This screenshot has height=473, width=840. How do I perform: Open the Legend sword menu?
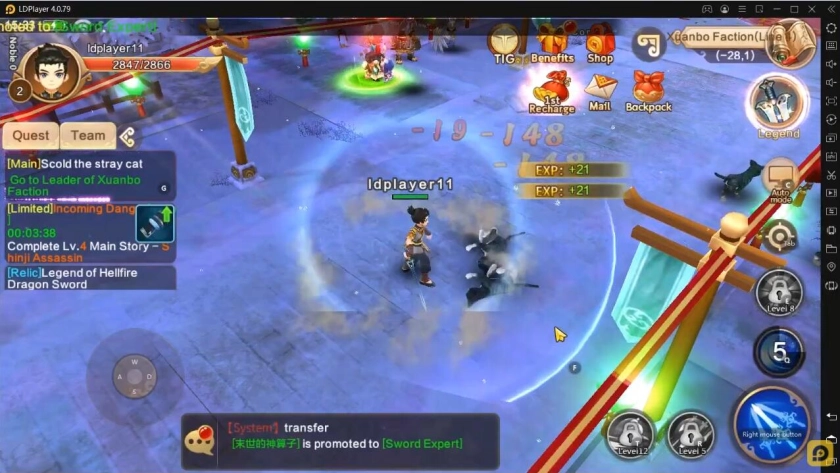pyautogui.click(x=778, y=107)
